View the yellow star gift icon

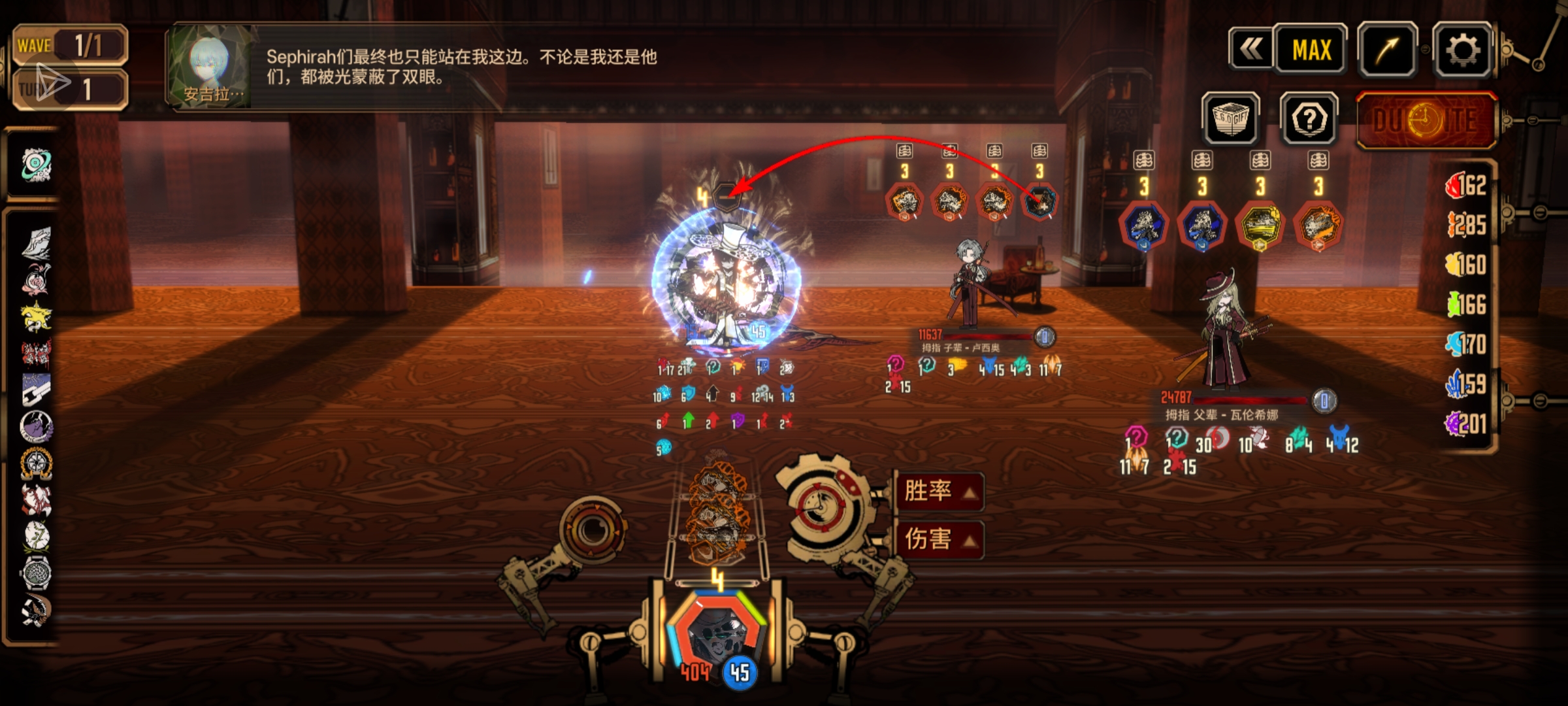click(x=36, y=318)
